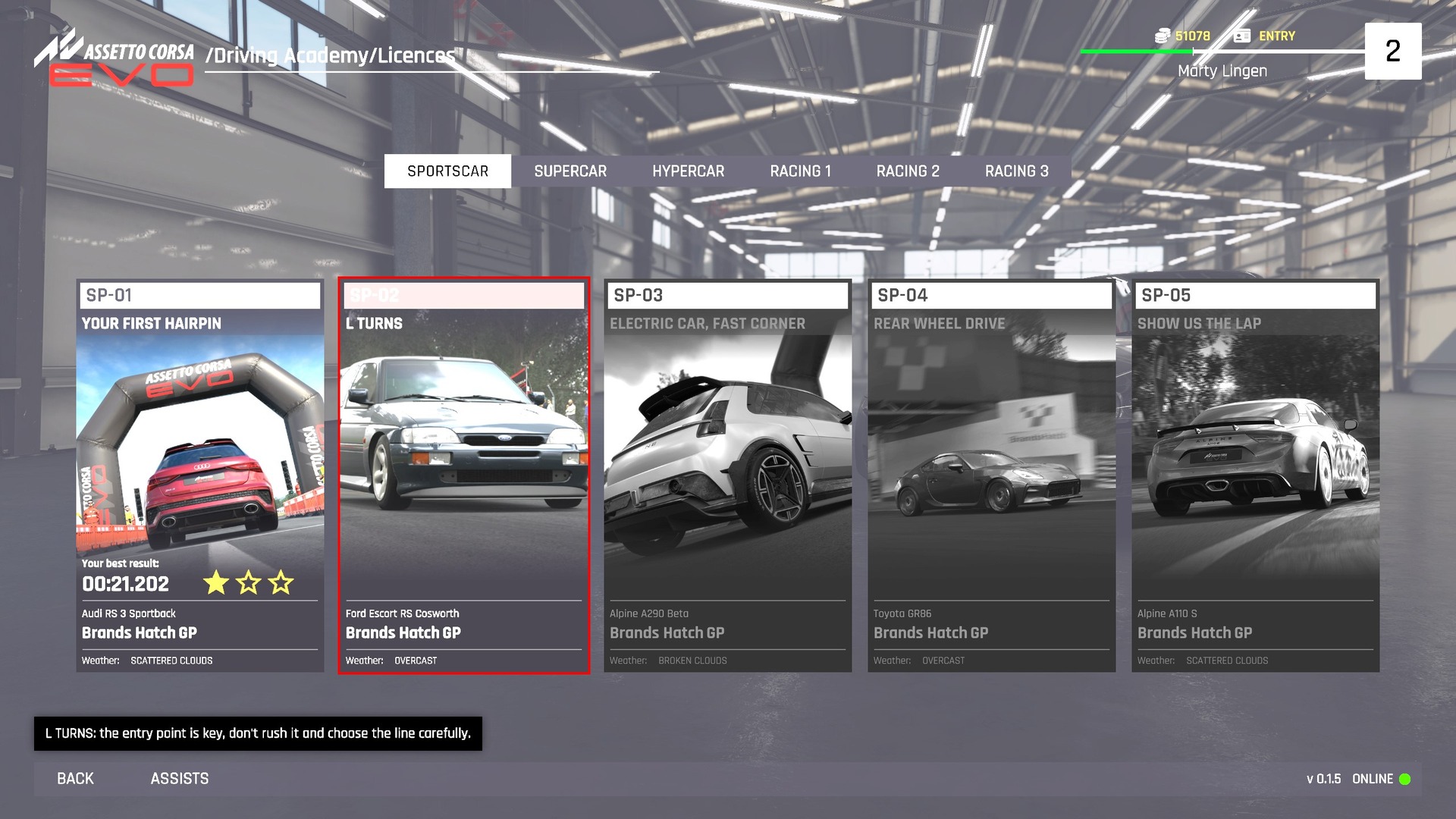
Task: Click the Marty Lingen player profile
Action: click(1222, 71)
